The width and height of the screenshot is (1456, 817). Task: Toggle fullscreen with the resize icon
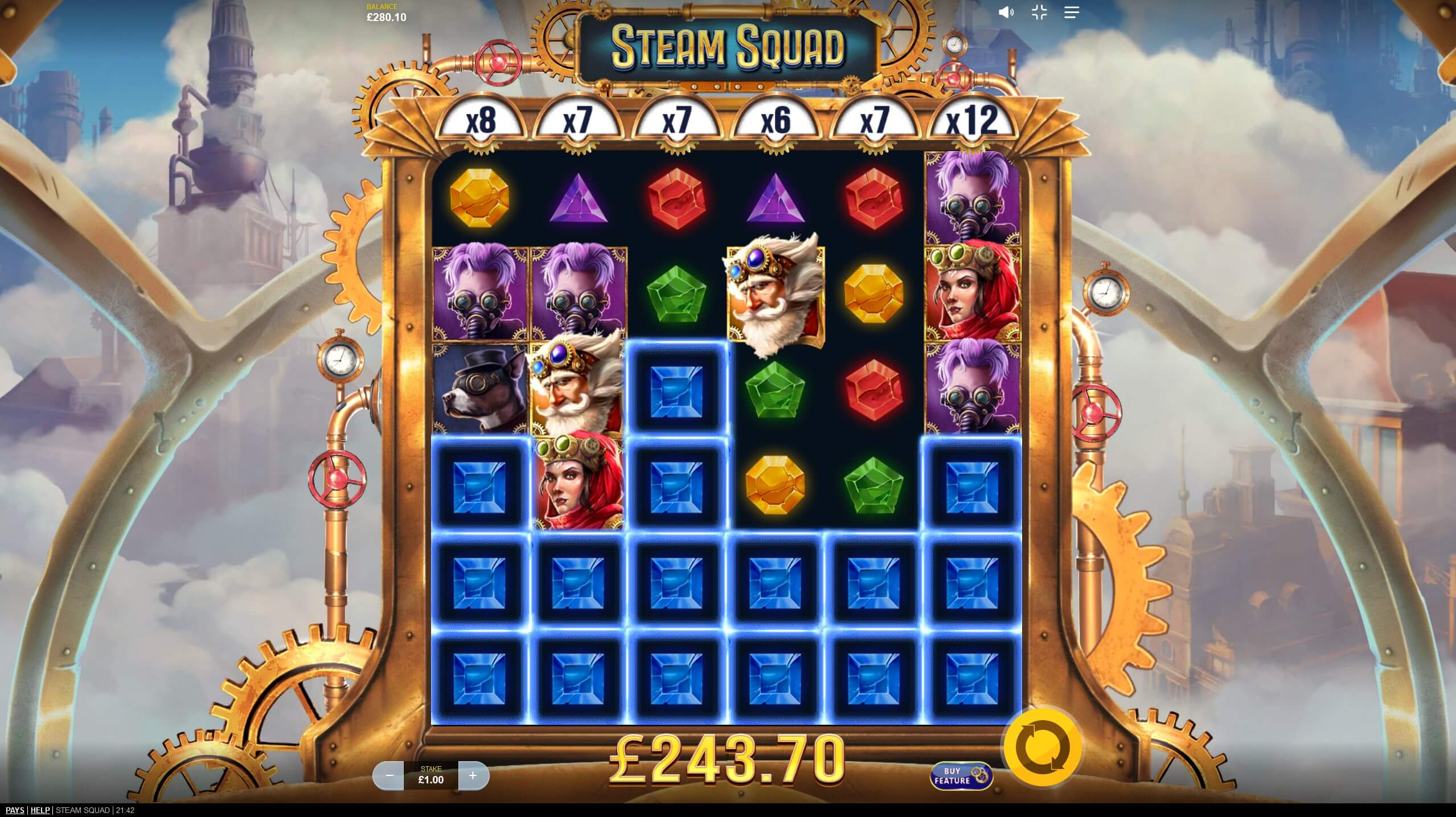tap(1039, 12)
